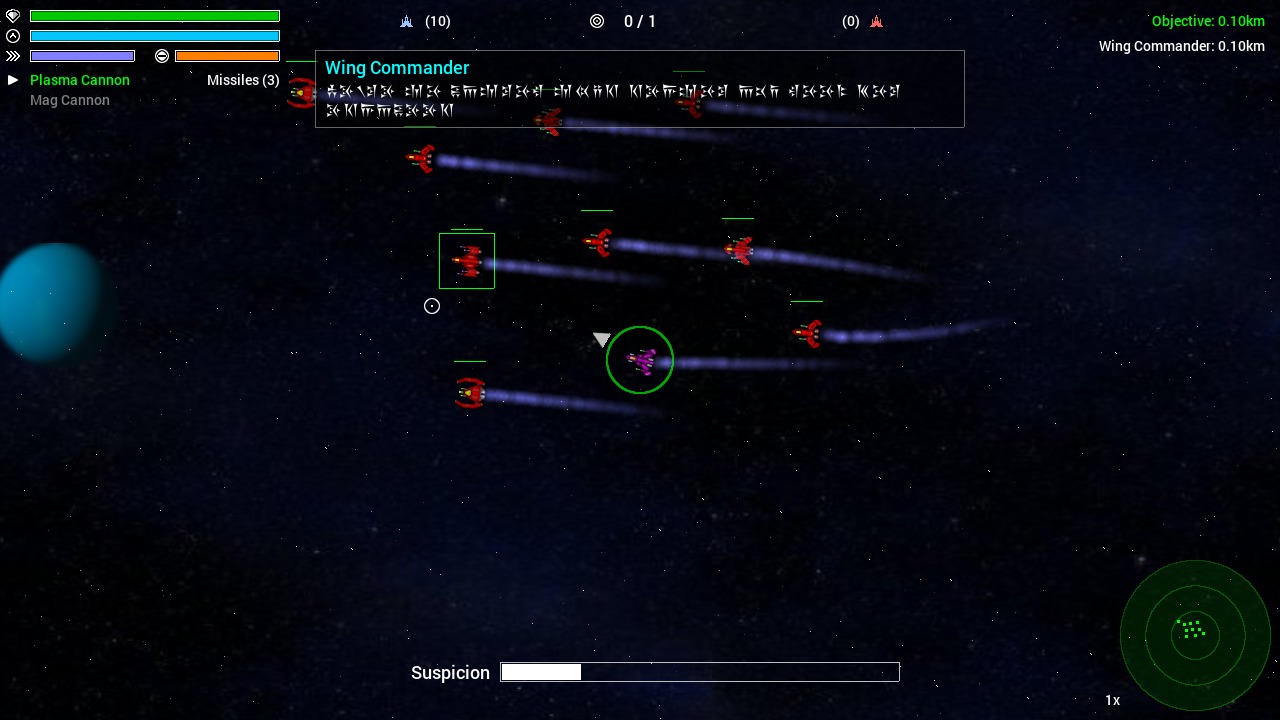
Task: Click the green Objective distance tracker
Action: (1208, 21)
